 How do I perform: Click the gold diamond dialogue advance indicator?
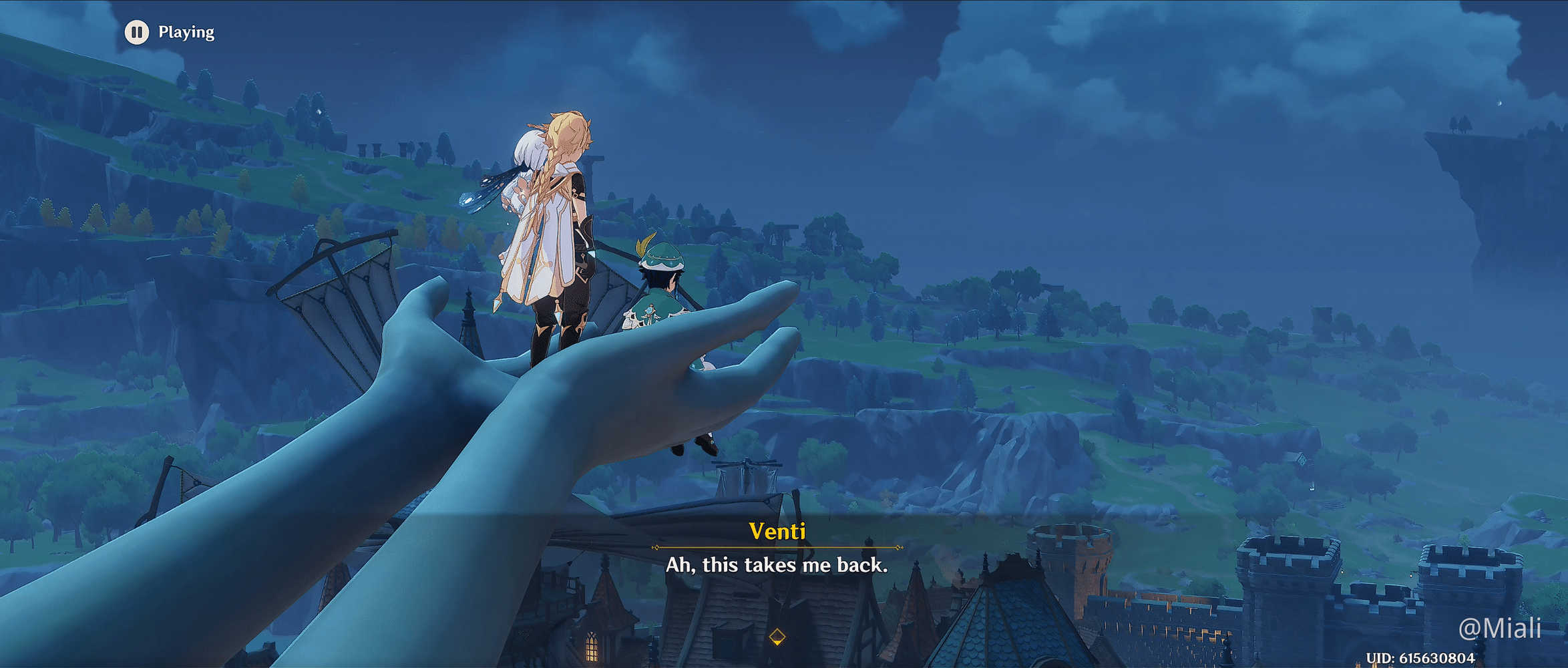tap(779, 638)
